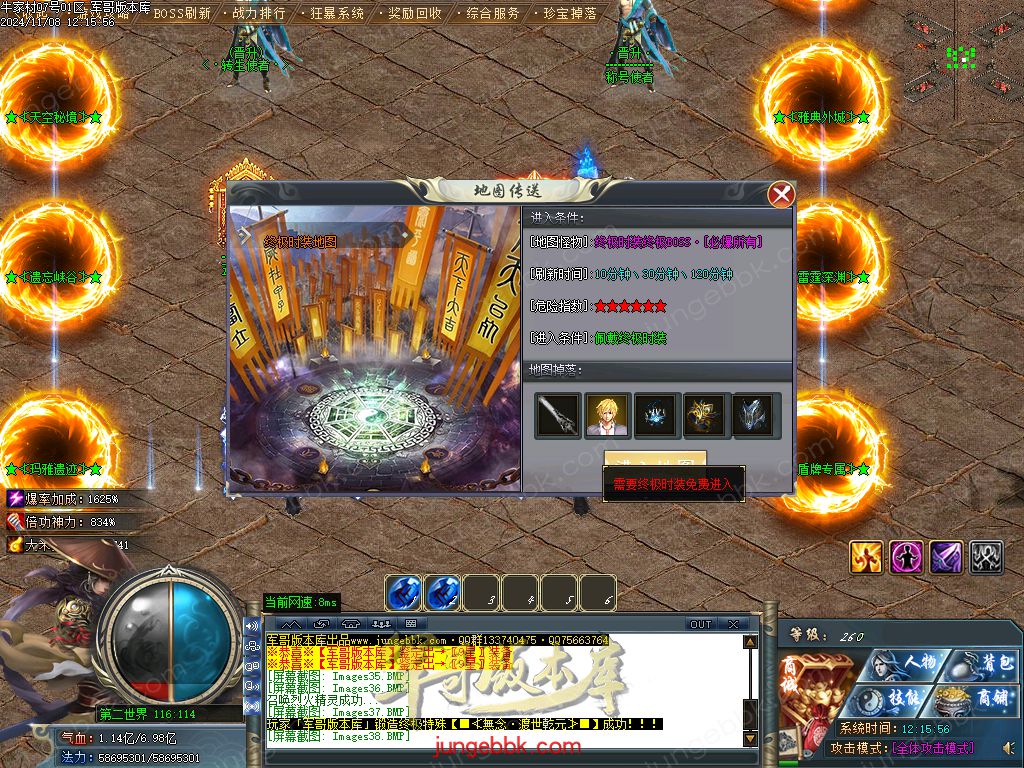
Task: Click the OUT button on chat bar
Action: tap(700, 624)
